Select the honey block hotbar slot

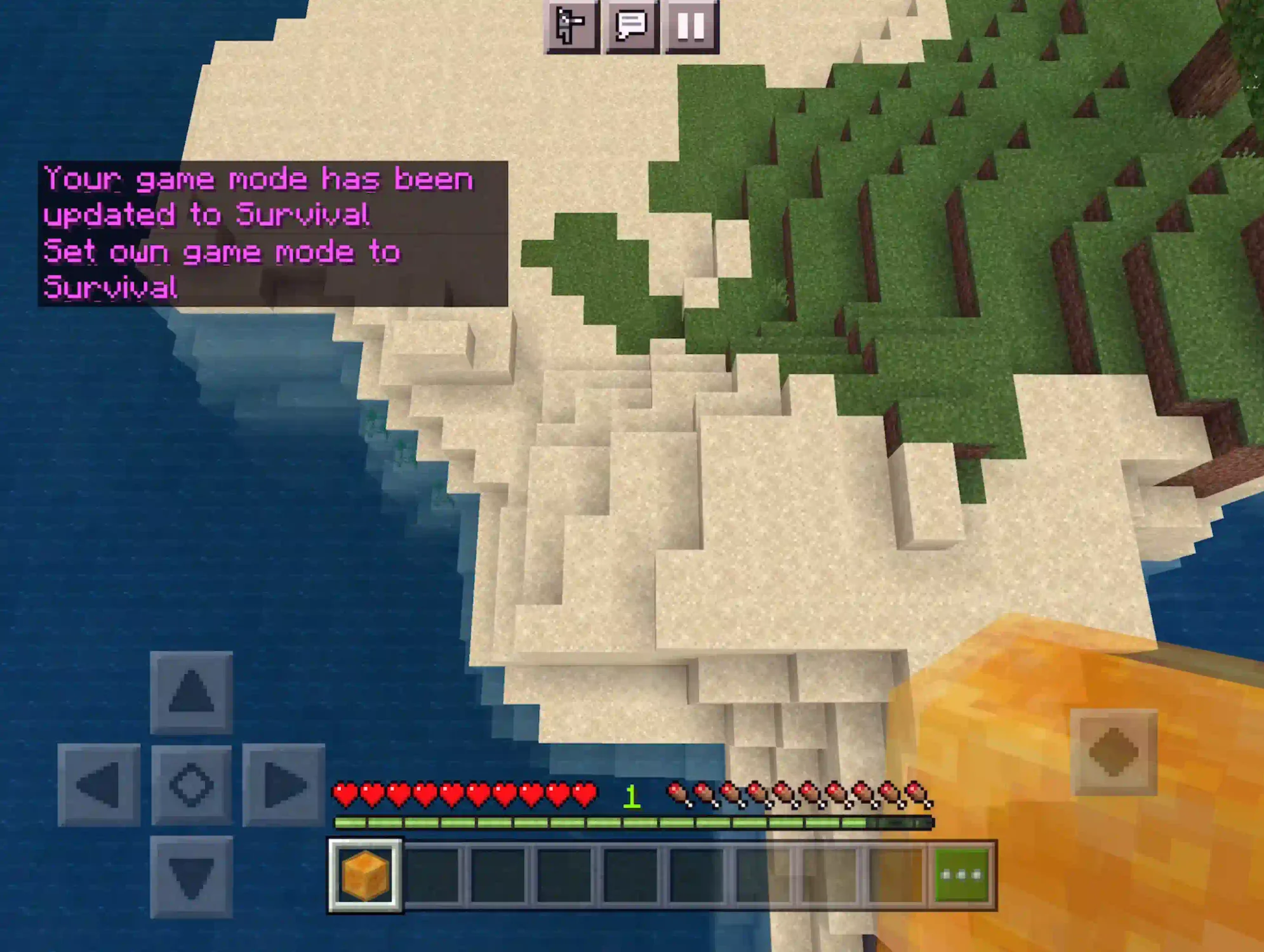tap(365, 876)
